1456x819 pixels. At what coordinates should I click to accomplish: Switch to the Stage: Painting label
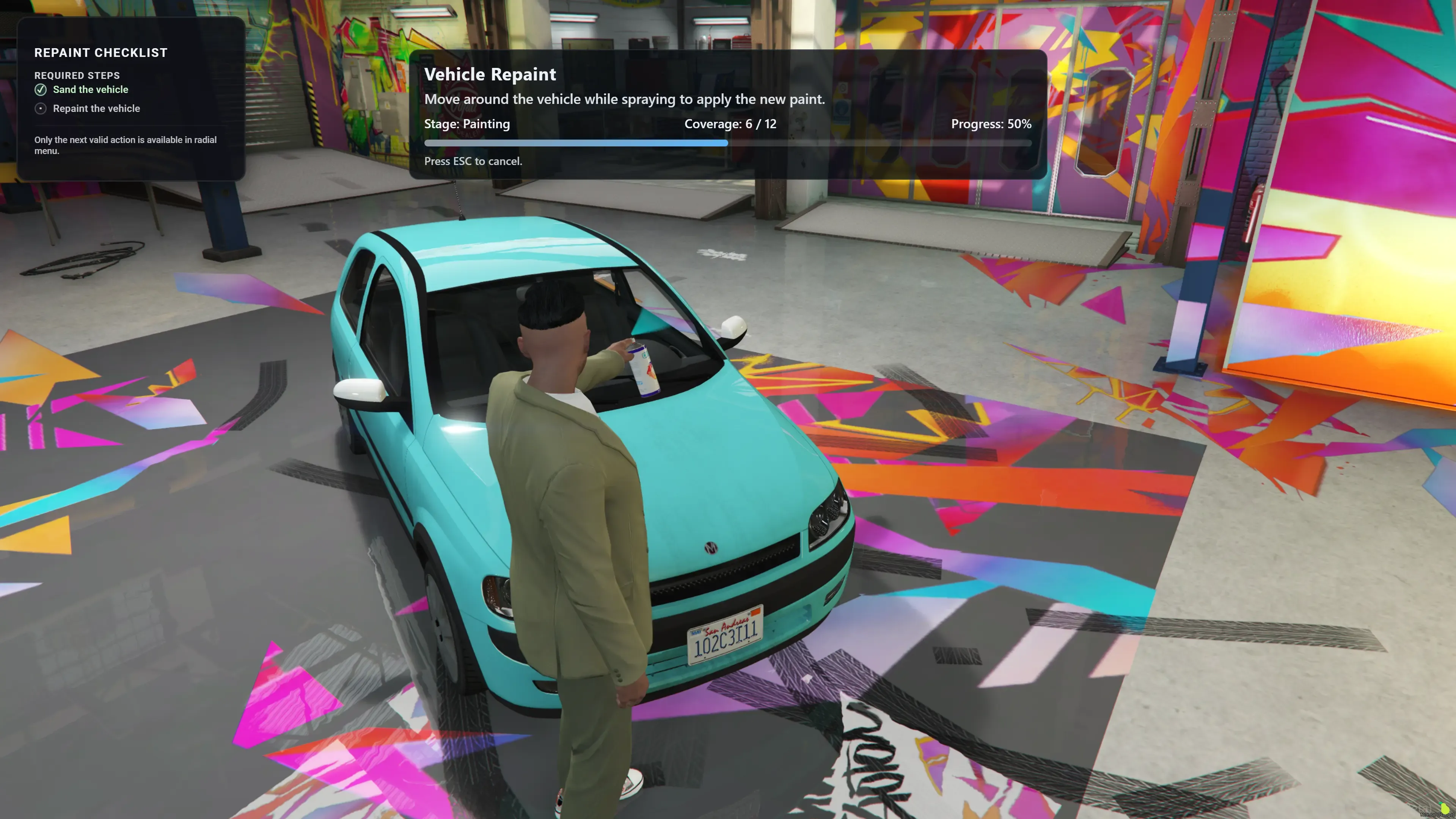point(467,124)
